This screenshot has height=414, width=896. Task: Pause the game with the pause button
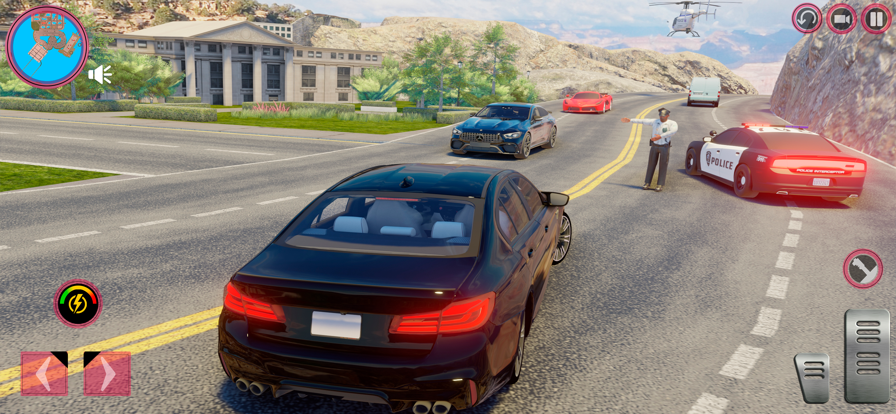[875, 18]
